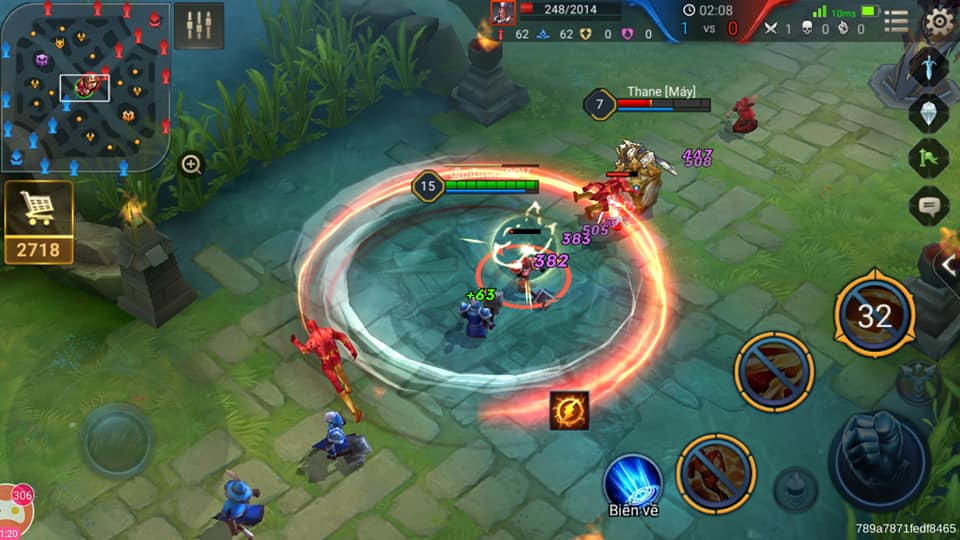Show the scoreboard list icon
Image resolution: width=960 pixels, height=540 pixels.
(897, 21)
